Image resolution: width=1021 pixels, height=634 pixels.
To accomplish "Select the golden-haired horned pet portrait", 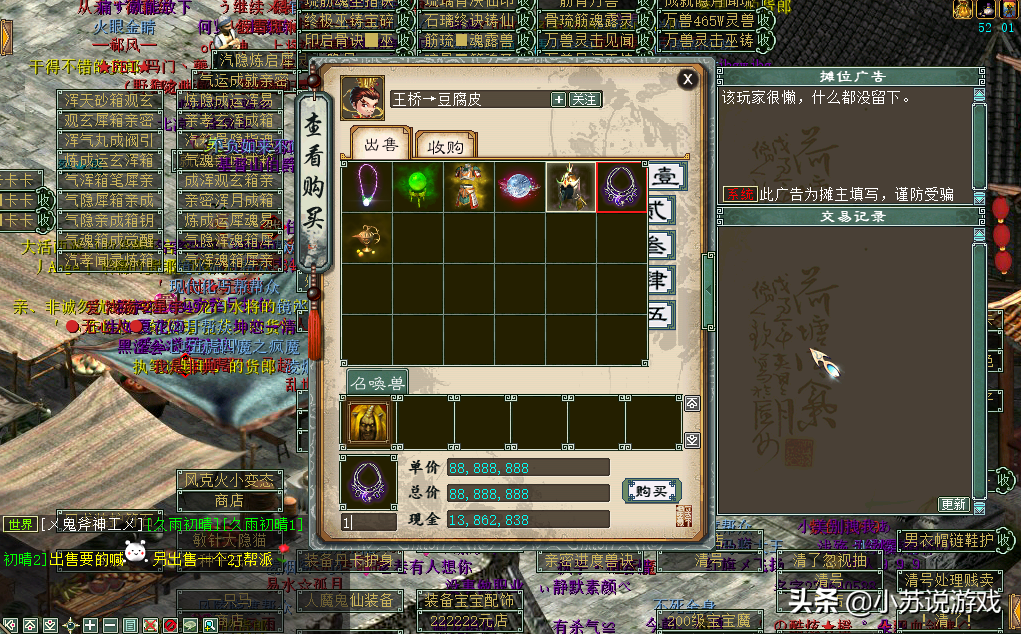I will [x=368, y=421].
